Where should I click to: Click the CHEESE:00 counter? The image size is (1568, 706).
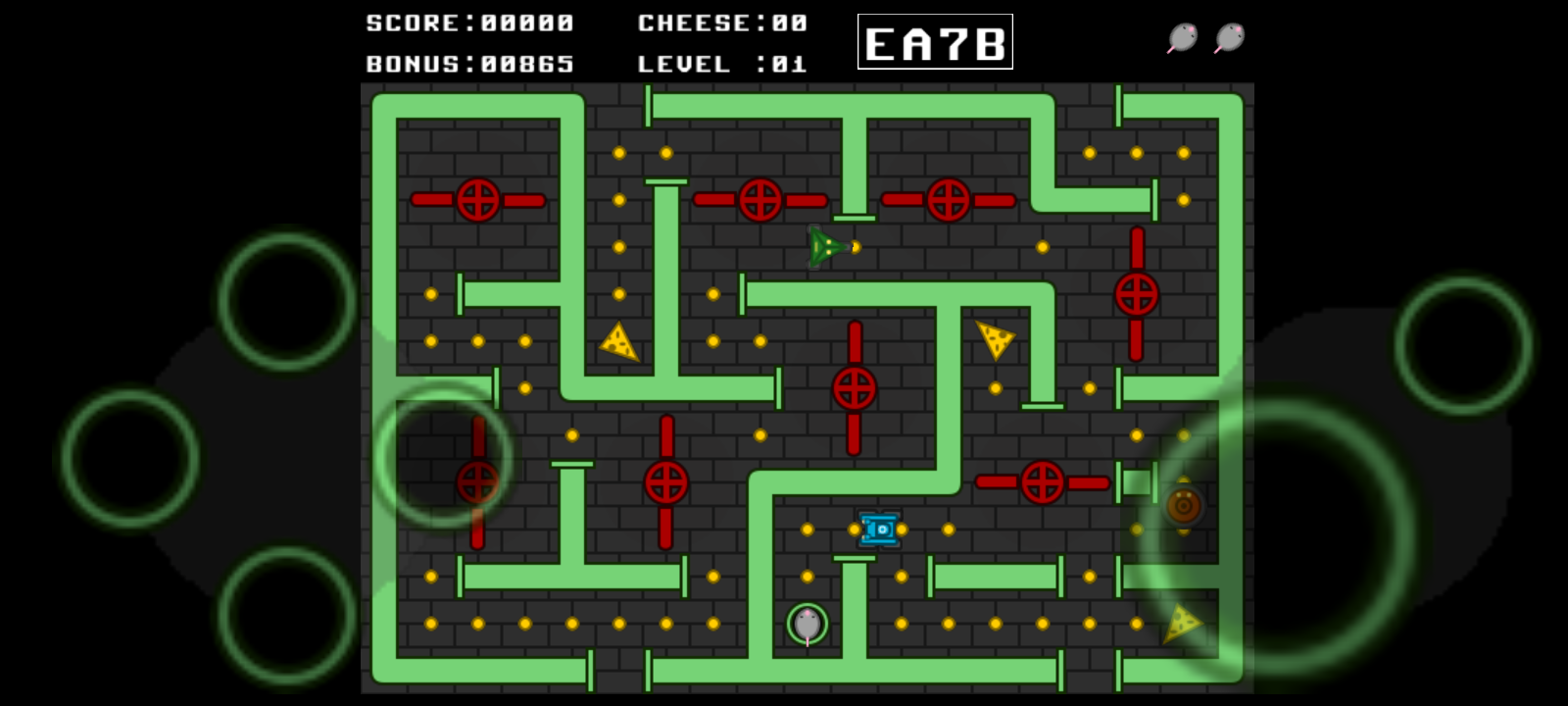coord(722,23)
